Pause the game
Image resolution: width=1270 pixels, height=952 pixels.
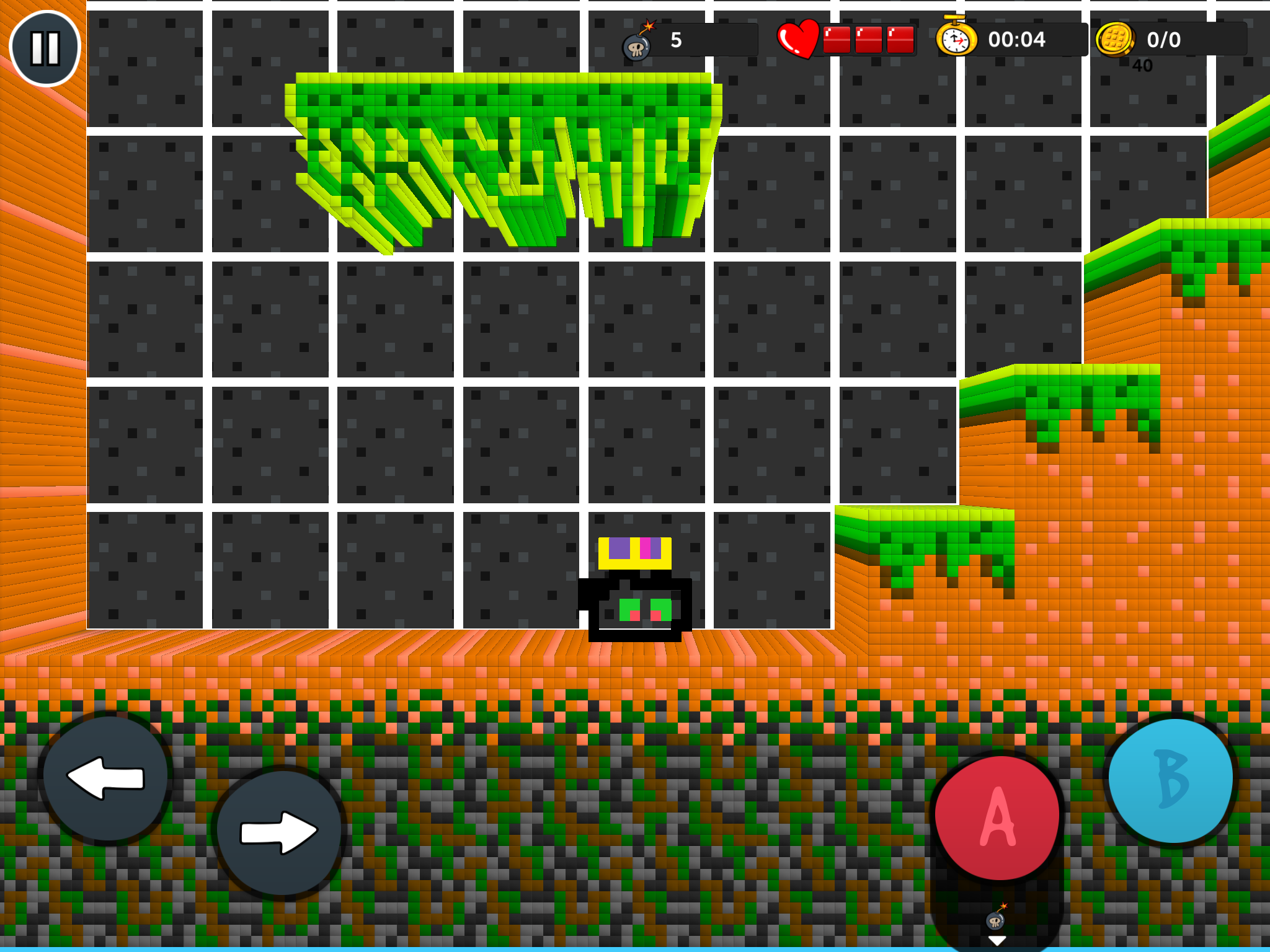(45, 48)
